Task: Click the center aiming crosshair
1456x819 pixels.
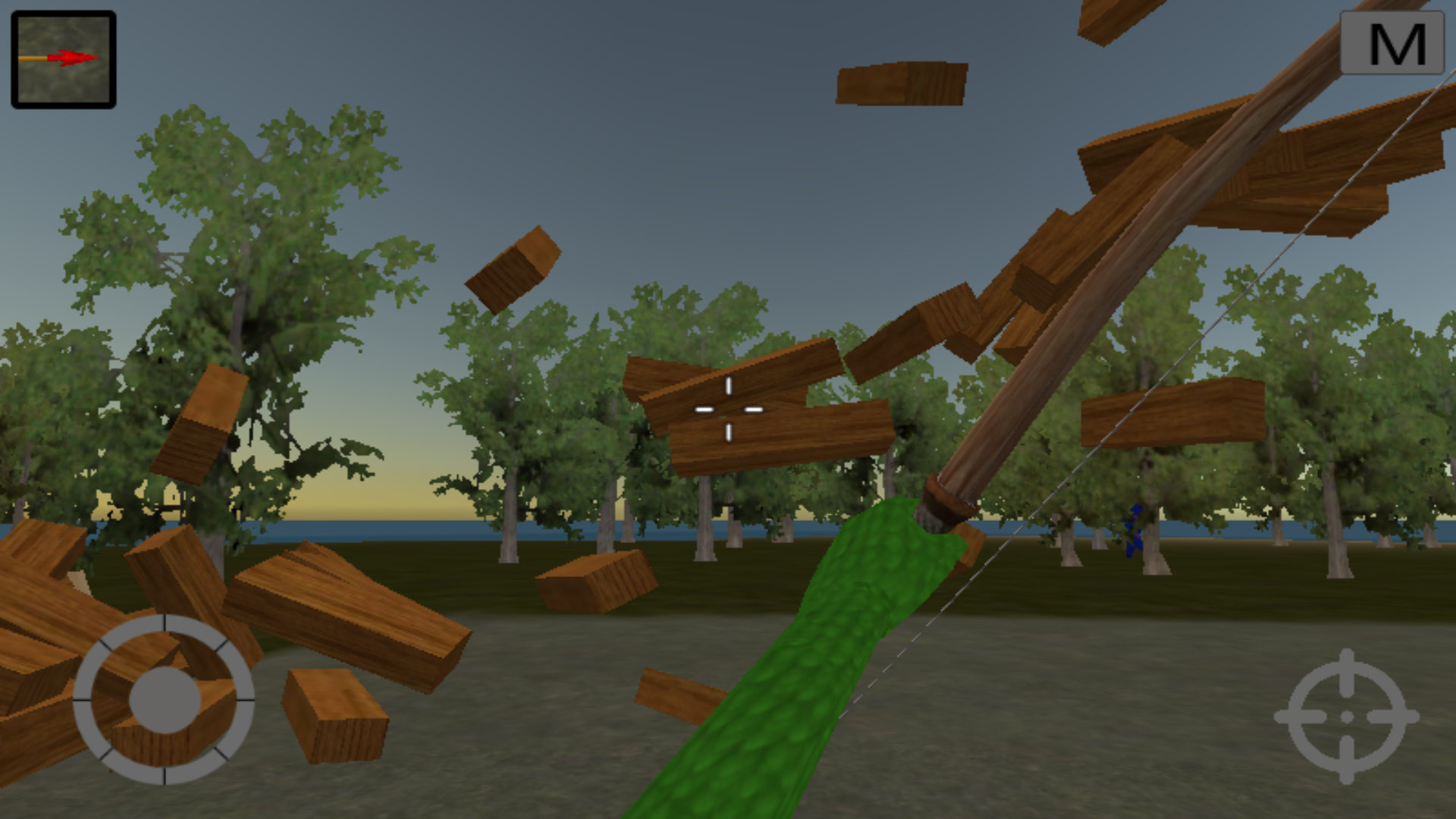Action: pos(729,409)
